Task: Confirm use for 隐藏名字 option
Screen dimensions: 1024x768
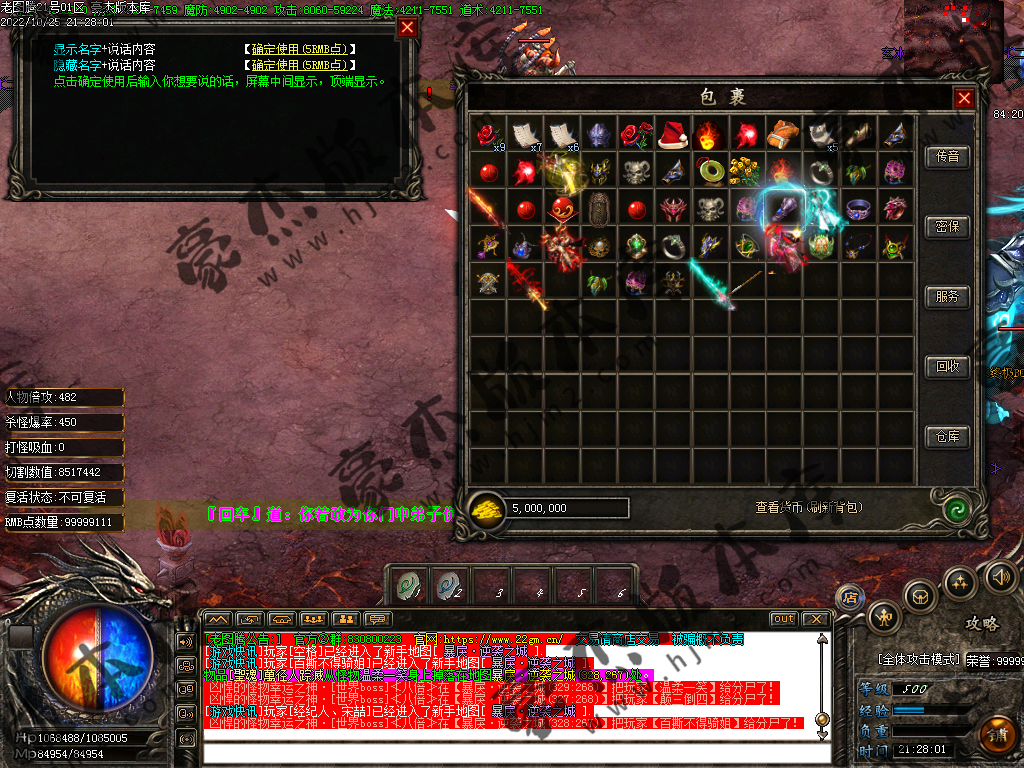Action: [299, 65]
